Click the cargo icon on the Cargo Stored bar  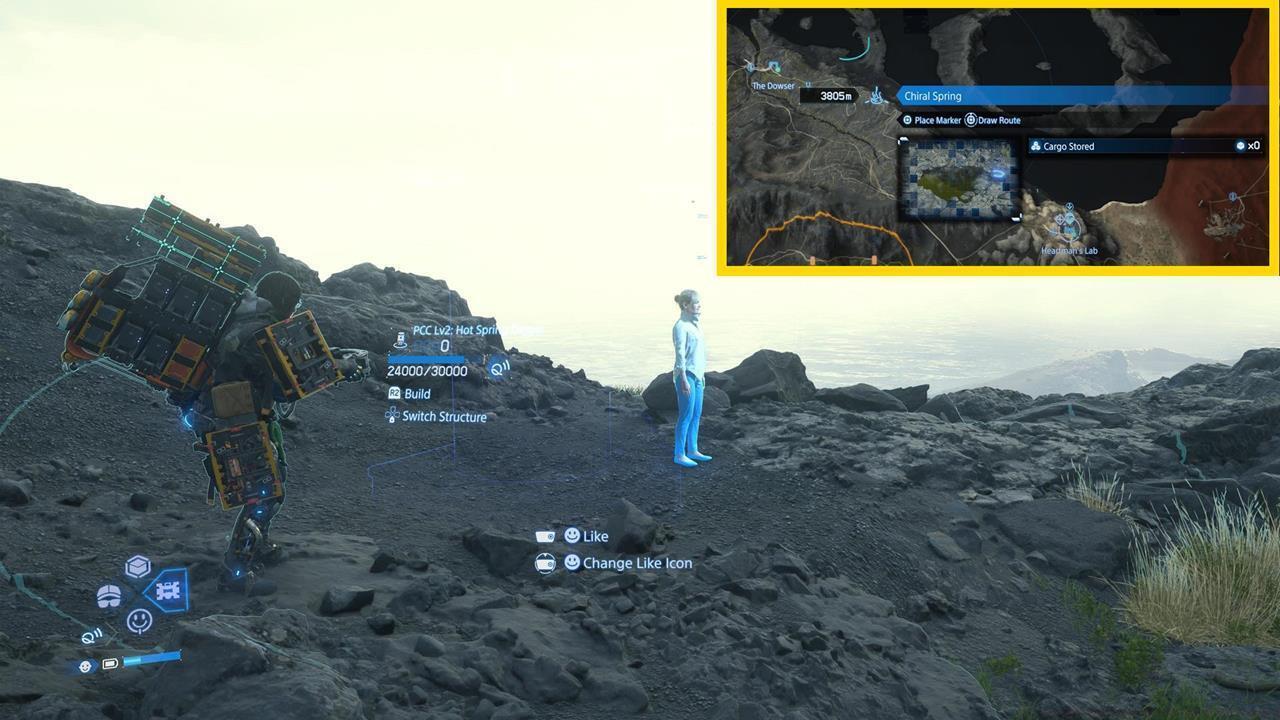tap(1036, 145)
